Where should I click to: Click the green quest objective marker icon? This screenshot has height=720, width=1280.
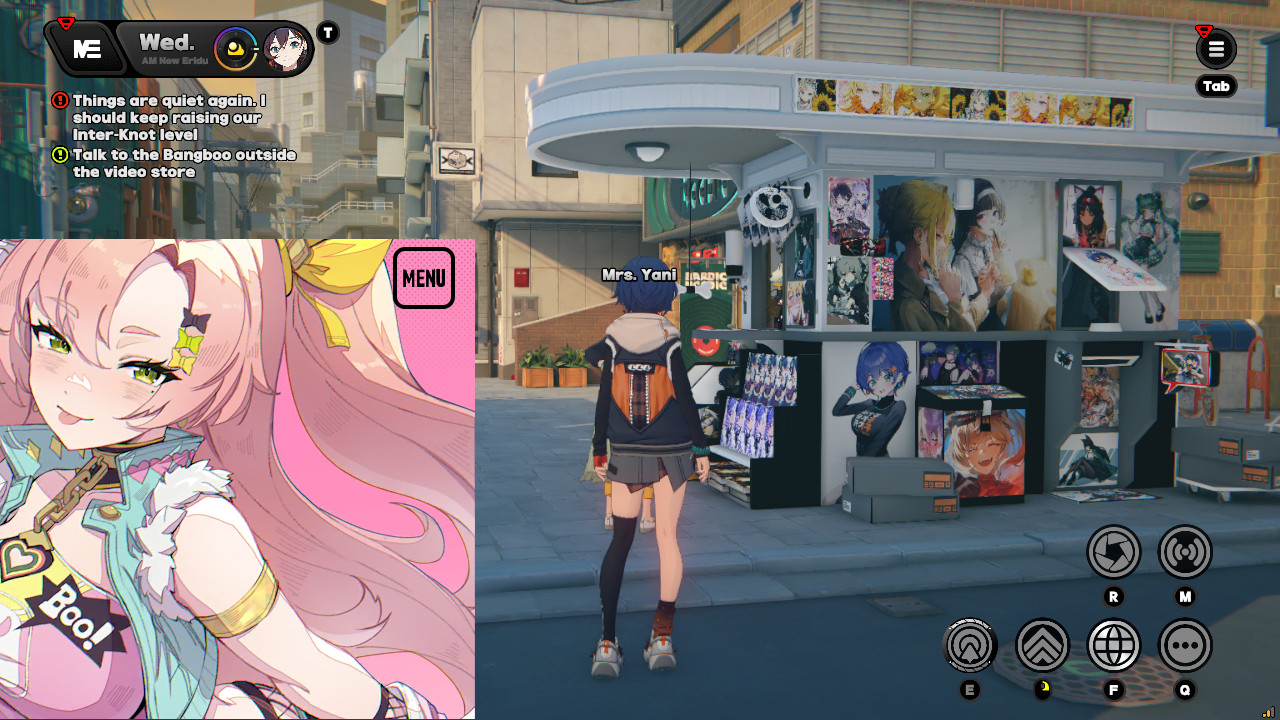point(62,155)
